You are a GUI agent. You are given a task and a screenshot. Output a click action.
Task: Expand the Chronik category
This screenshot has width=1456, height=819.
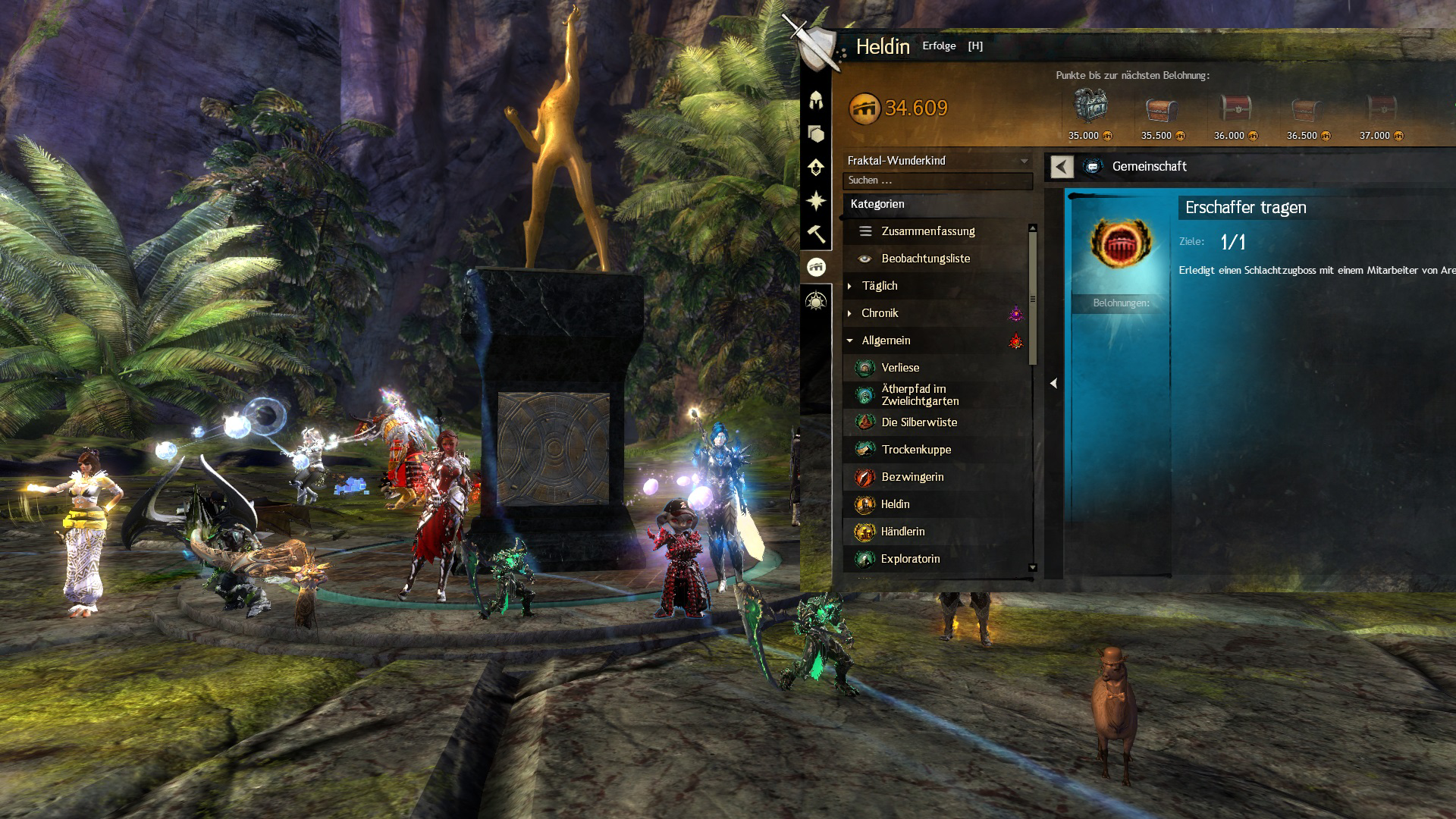[880, 313]
